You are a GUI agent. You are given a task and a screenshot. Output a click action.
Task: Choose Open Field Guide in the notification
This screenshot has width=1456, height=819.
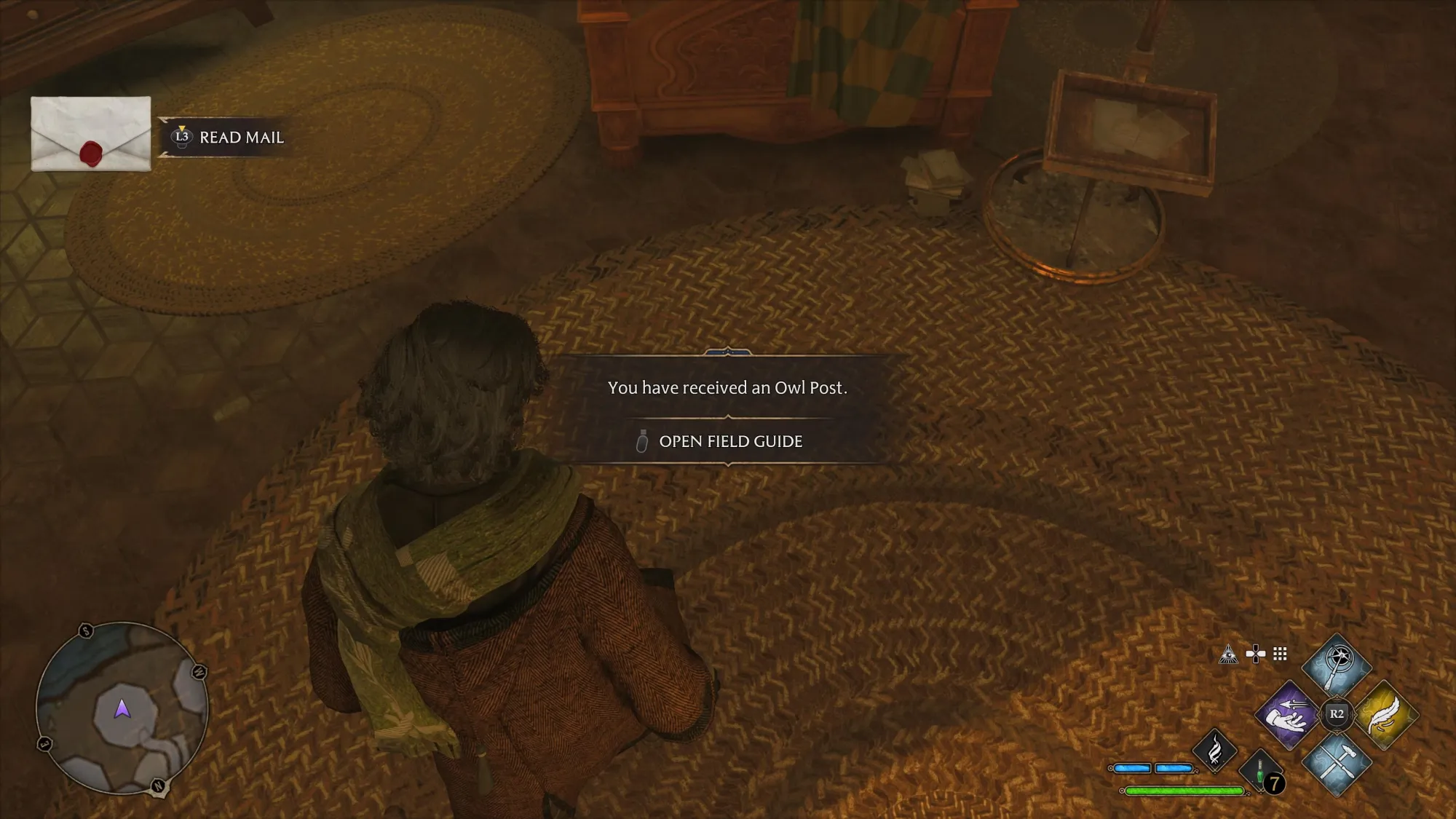tap(730, 441)
